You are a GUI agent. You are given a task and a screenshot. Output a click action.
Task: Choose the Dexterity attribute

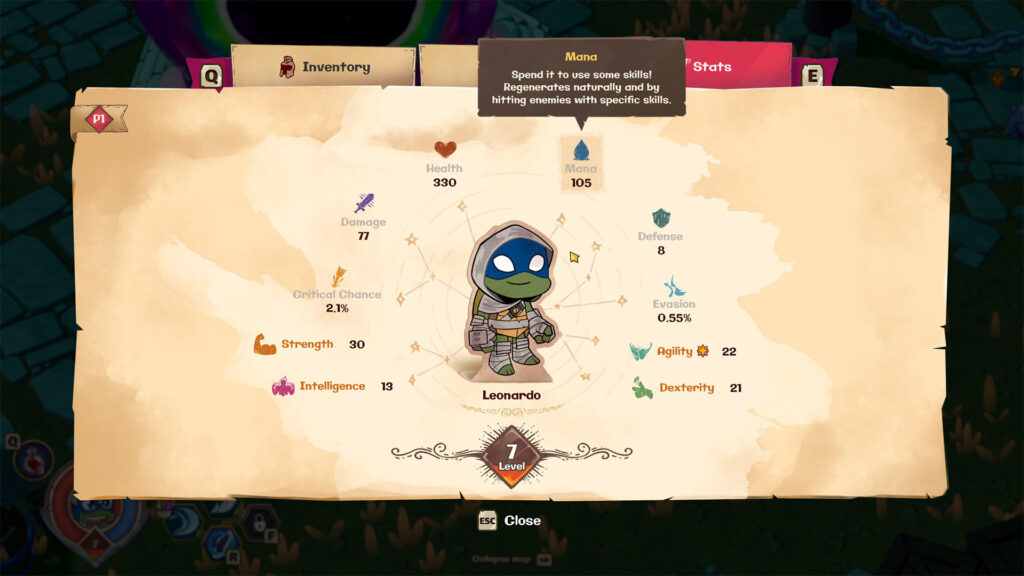tap(674, 388)
